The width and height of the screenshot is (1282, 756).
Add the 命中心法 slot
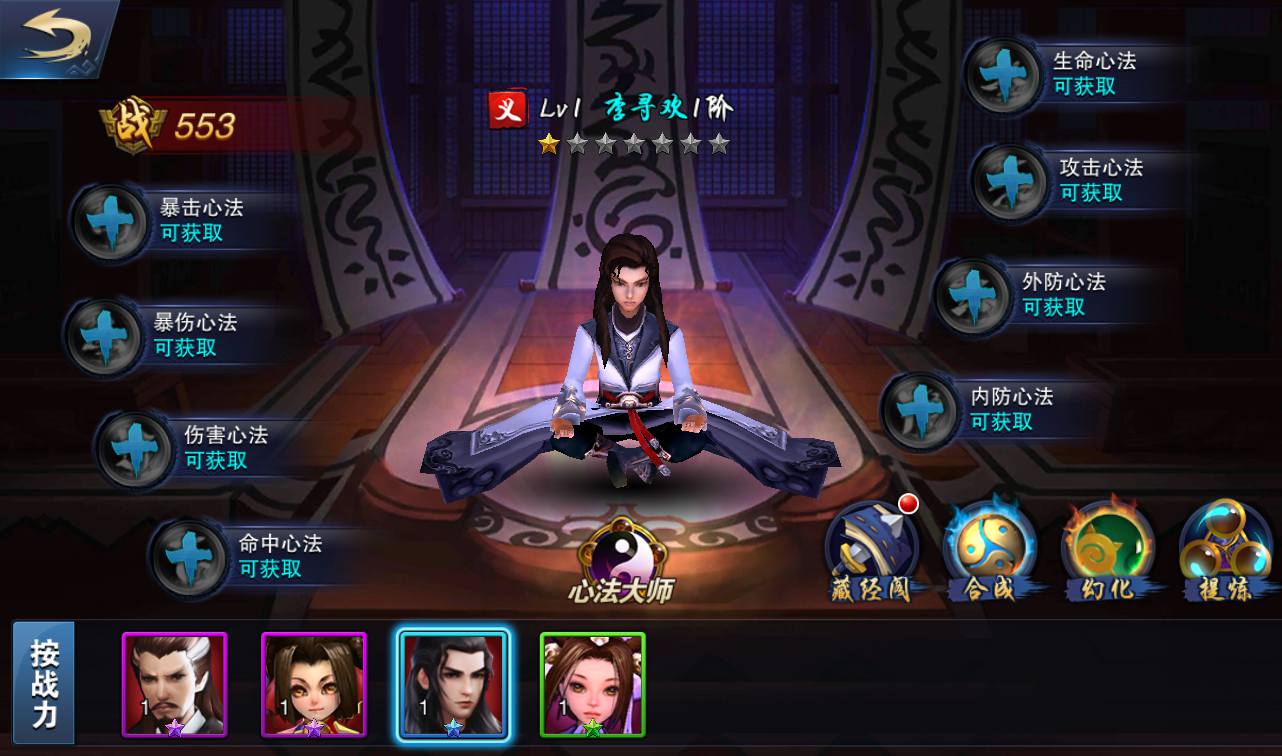[188, 557]
